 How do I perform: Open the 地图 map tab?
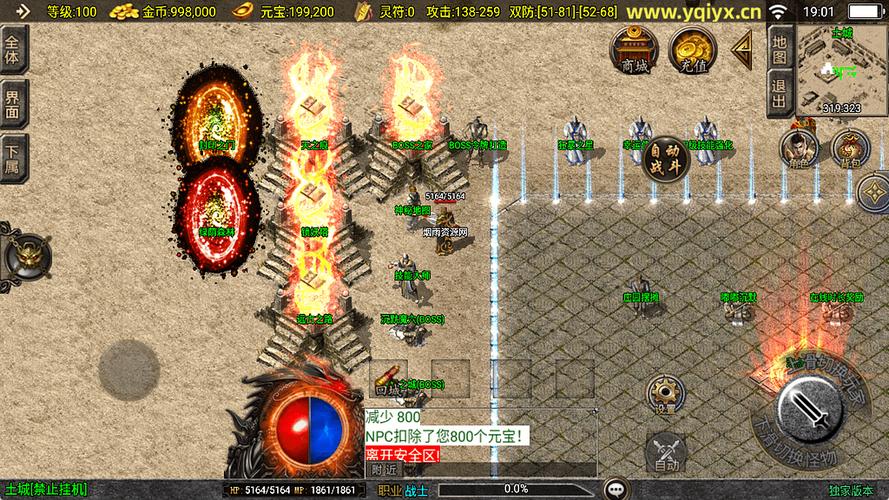780,48
